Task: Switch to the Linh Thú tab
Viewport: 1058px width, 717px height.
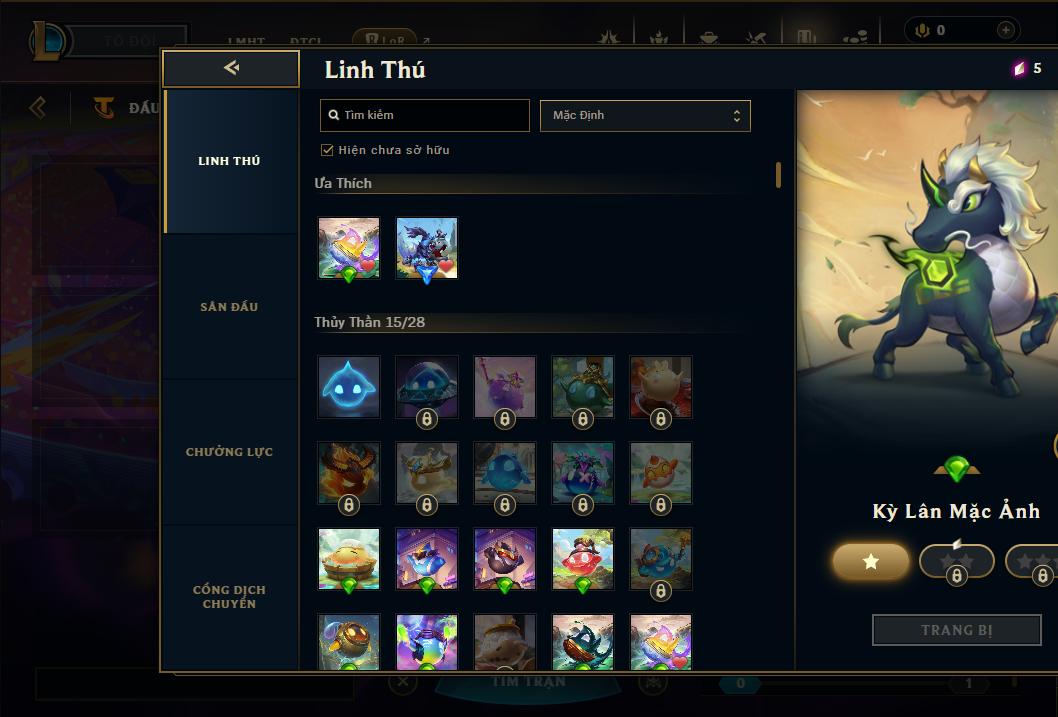Action: [x=229, y=161]
